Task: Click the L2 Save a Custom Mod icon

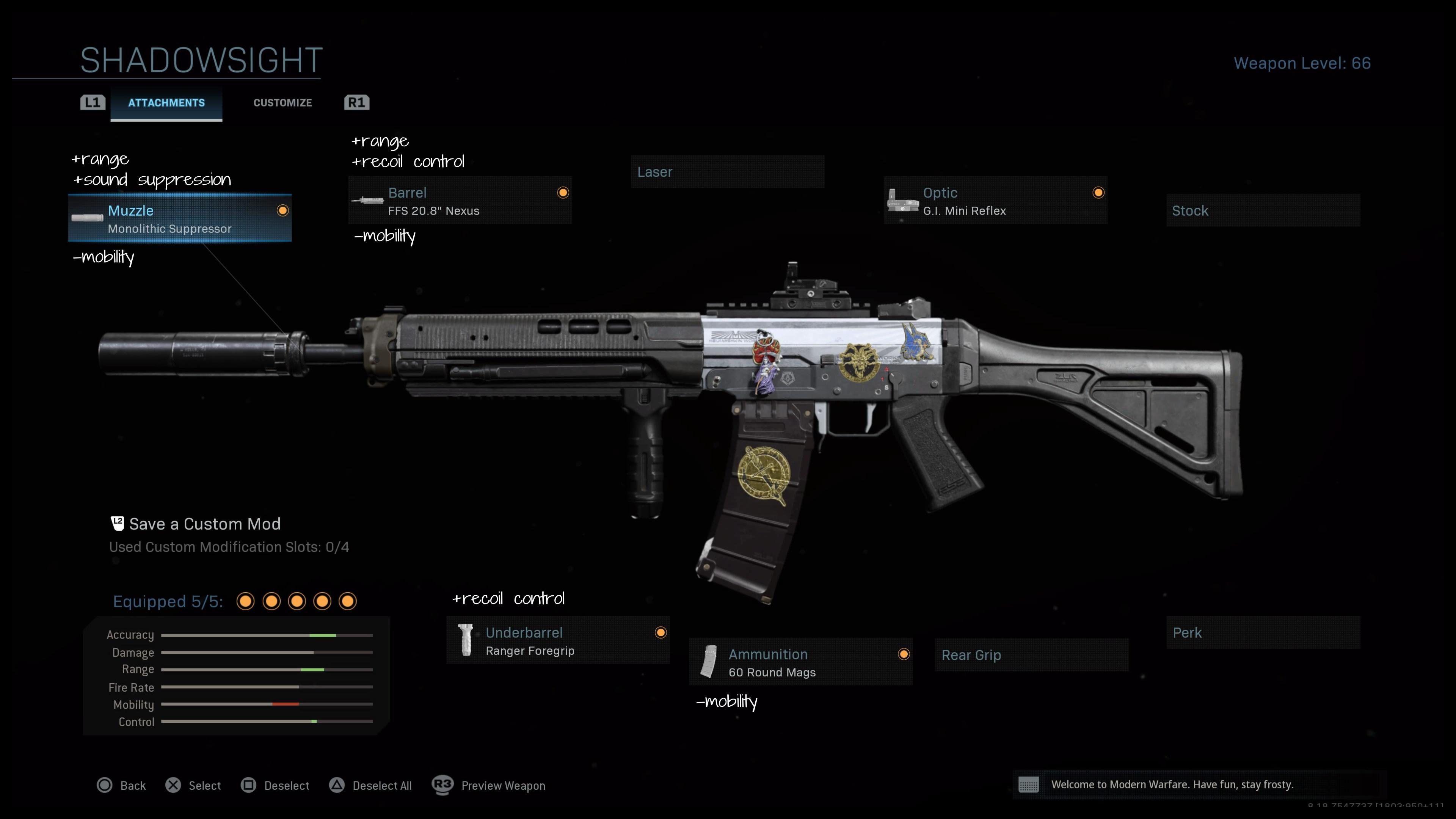Action: point(117,523)
